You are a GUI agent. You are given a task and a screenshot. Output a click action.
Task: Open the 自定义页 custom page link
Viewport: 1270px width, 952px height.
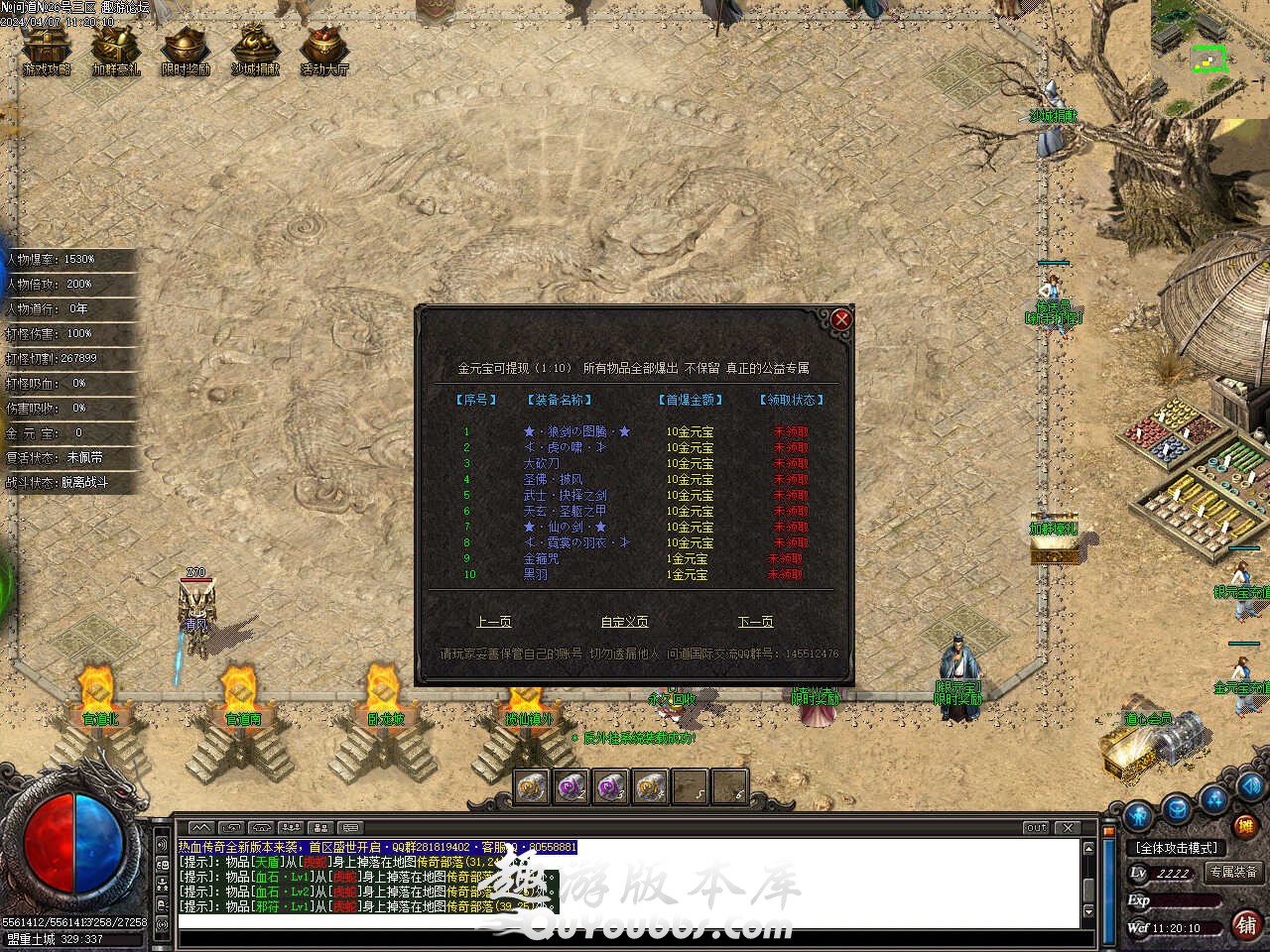point(624,622)
